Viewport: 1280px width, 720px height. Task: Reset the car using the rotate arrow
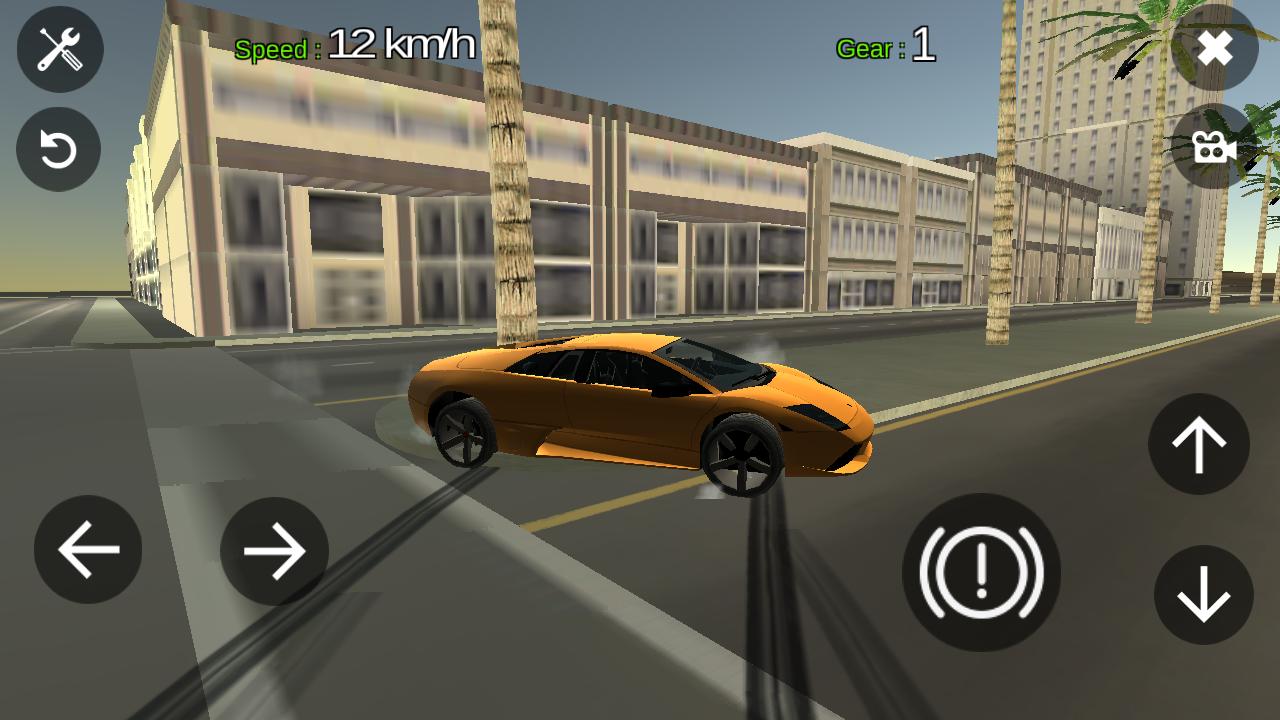tap(58, 148)
